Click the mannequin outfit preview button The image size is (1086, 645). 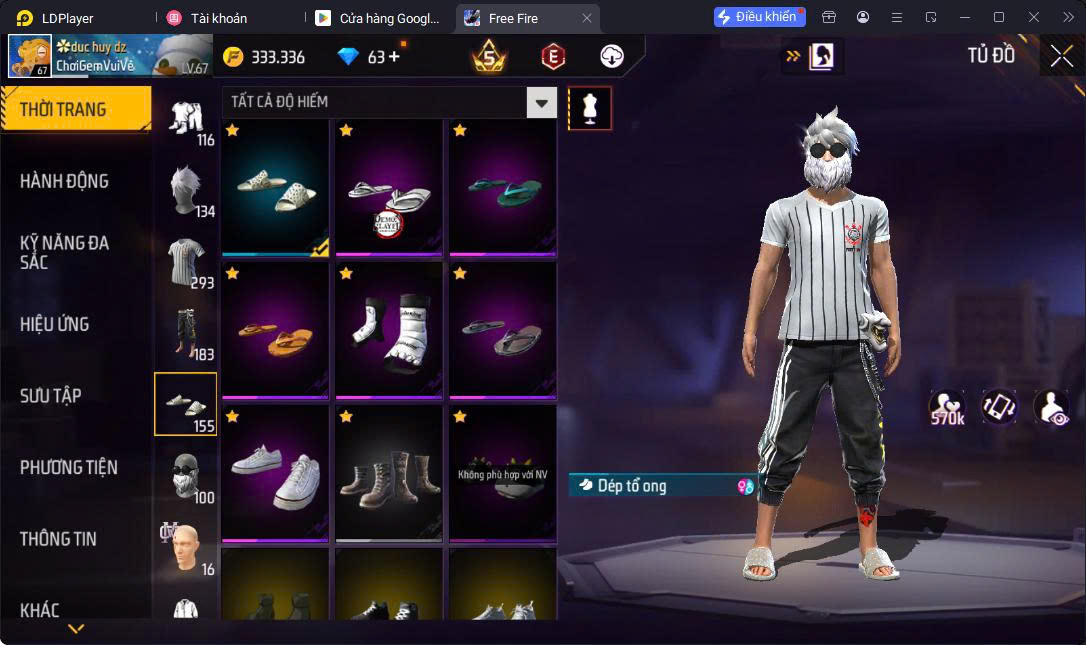[x=590, y=108]
